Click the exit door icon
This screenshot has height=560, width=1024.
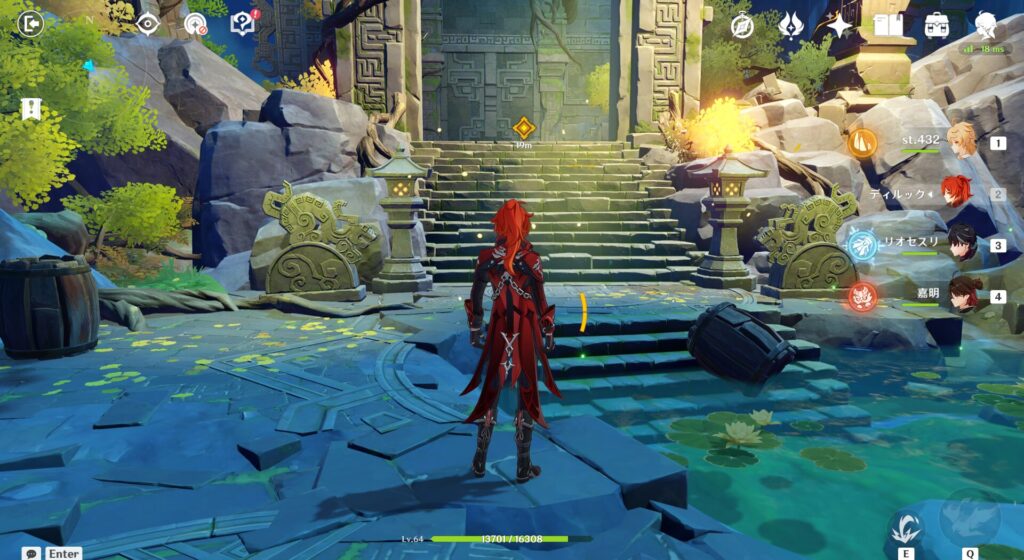click(x=31, y=24)
